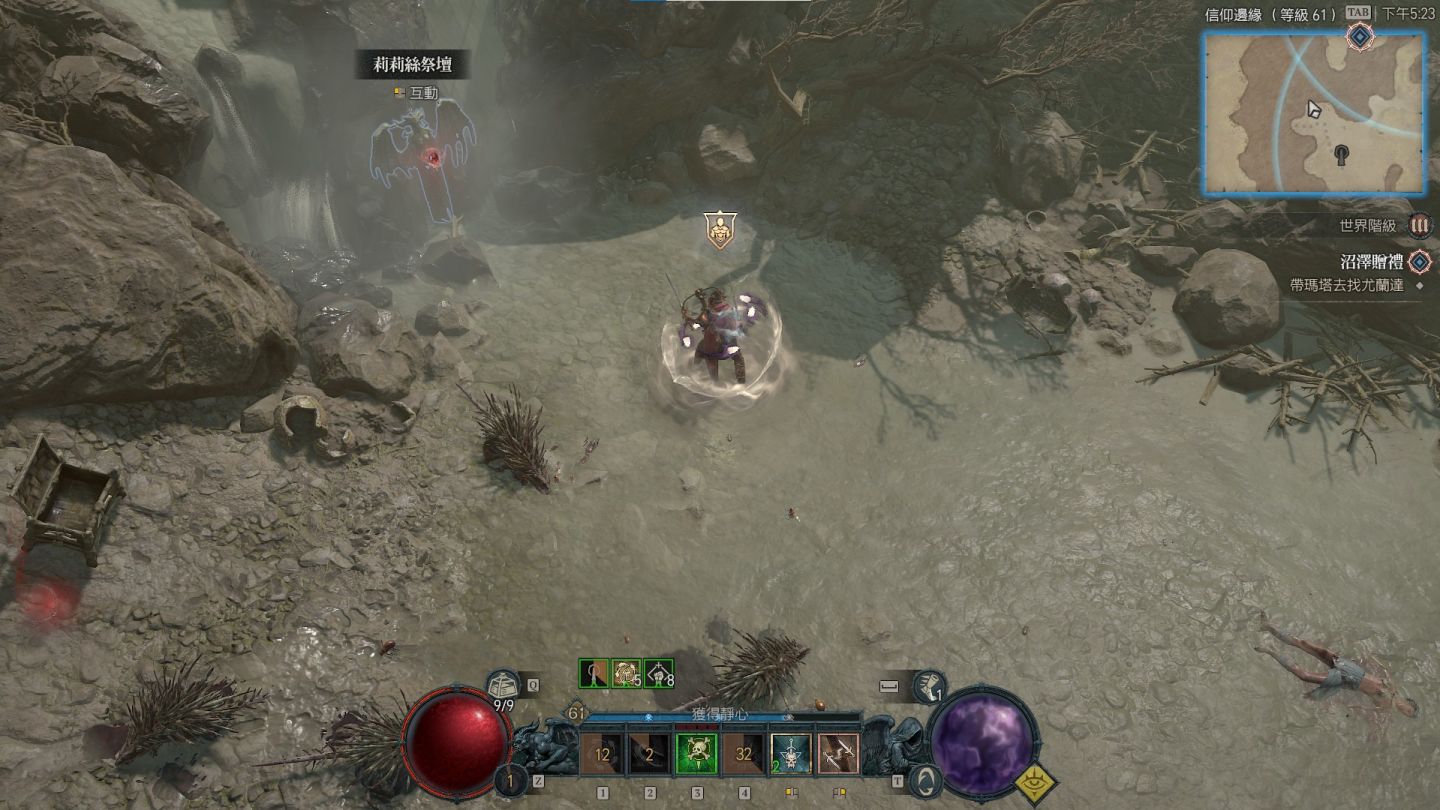Click the altar marker on the minimap
Screen dimensions: 1440x810
(x=1342, y=153)
